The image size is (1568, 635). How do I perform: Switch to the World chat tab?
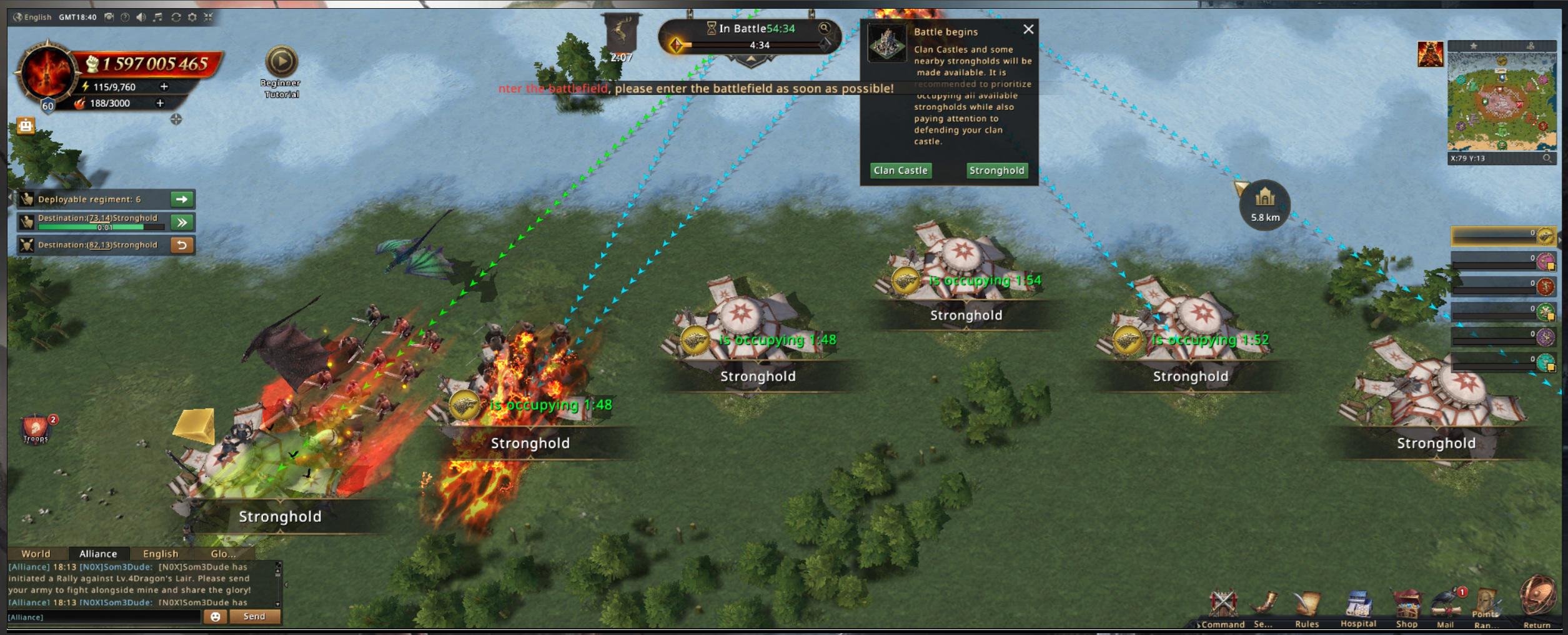point(36,554)
